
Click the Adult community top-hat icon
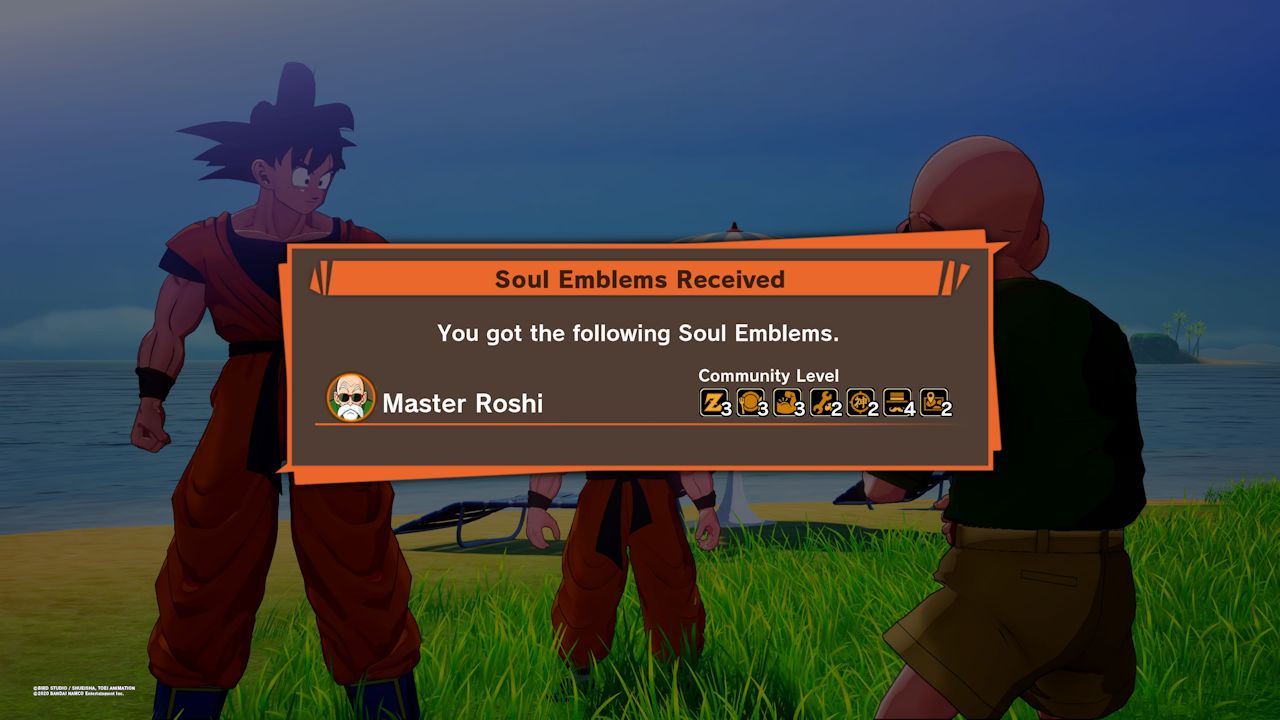pos(896,400)
